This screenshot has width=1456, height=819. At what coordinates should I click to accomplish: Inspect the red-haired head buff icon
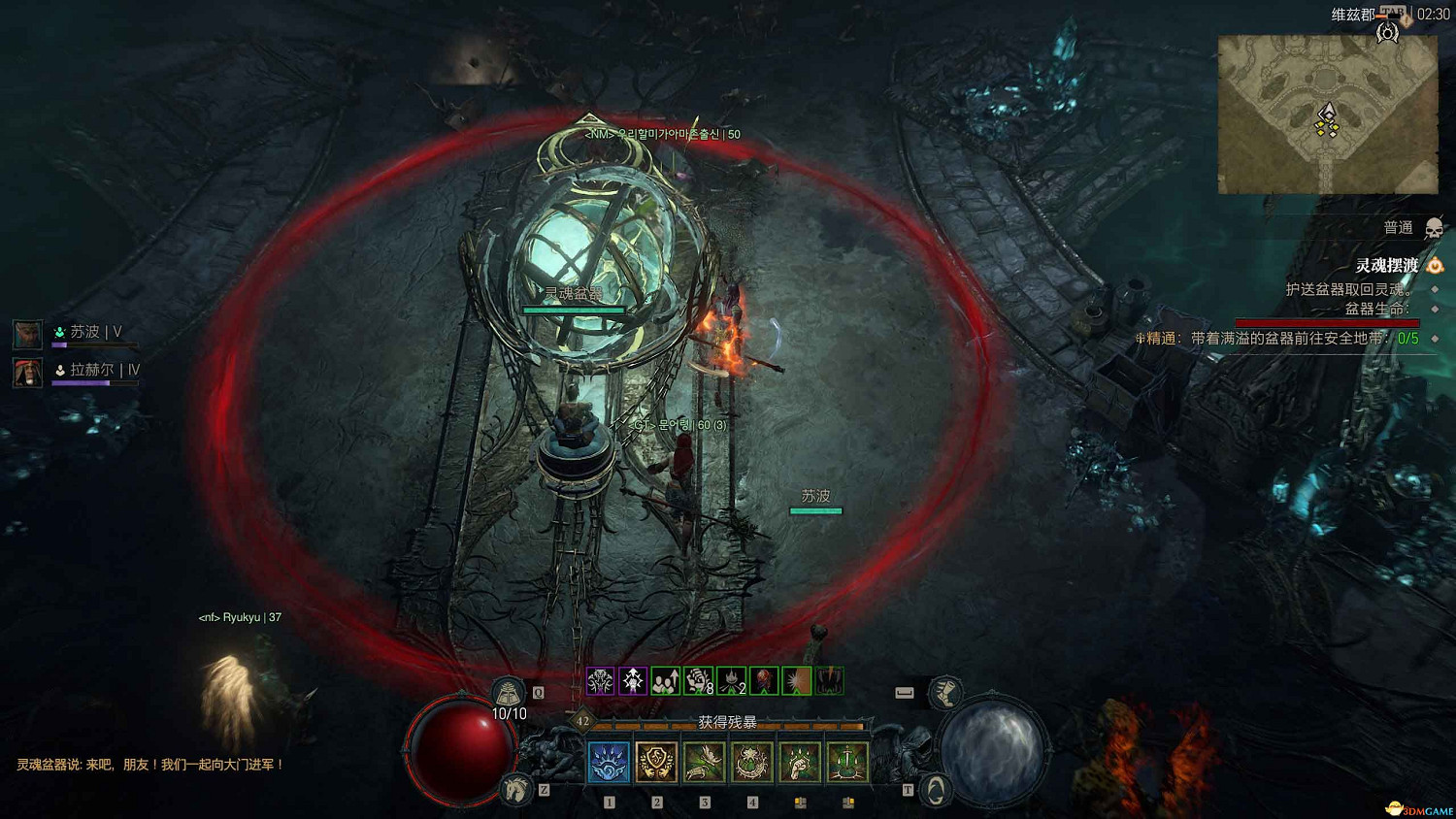[764, 681]
